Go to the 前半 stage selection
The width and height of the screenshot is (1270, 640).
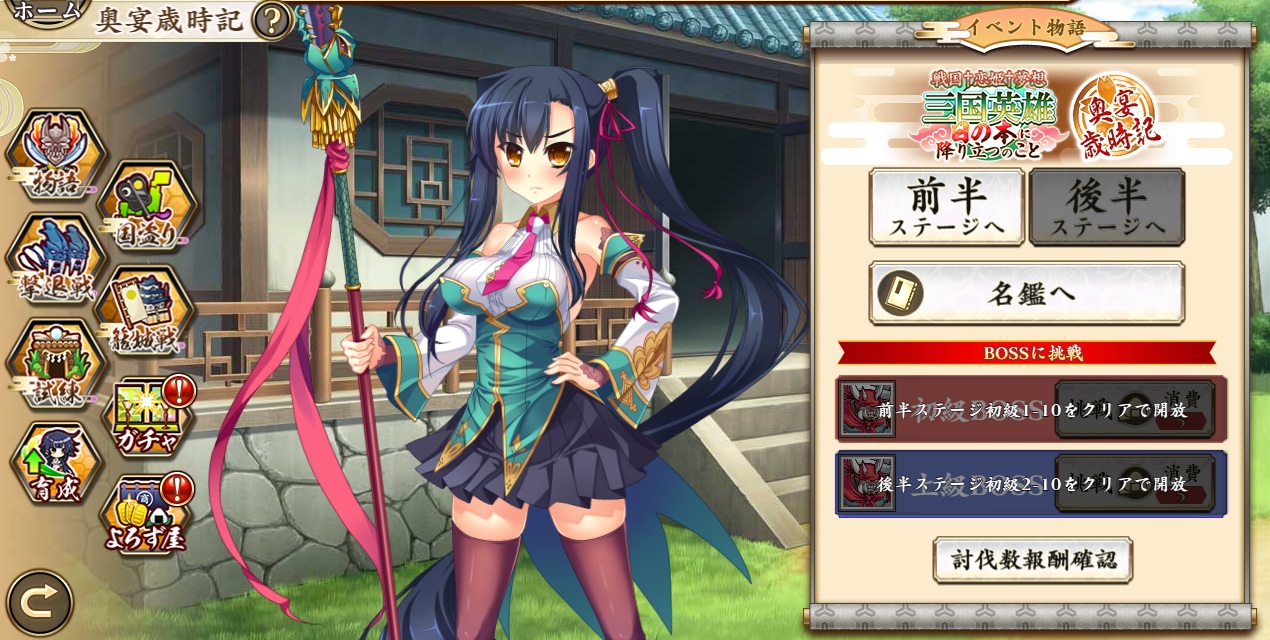(946, 206)
